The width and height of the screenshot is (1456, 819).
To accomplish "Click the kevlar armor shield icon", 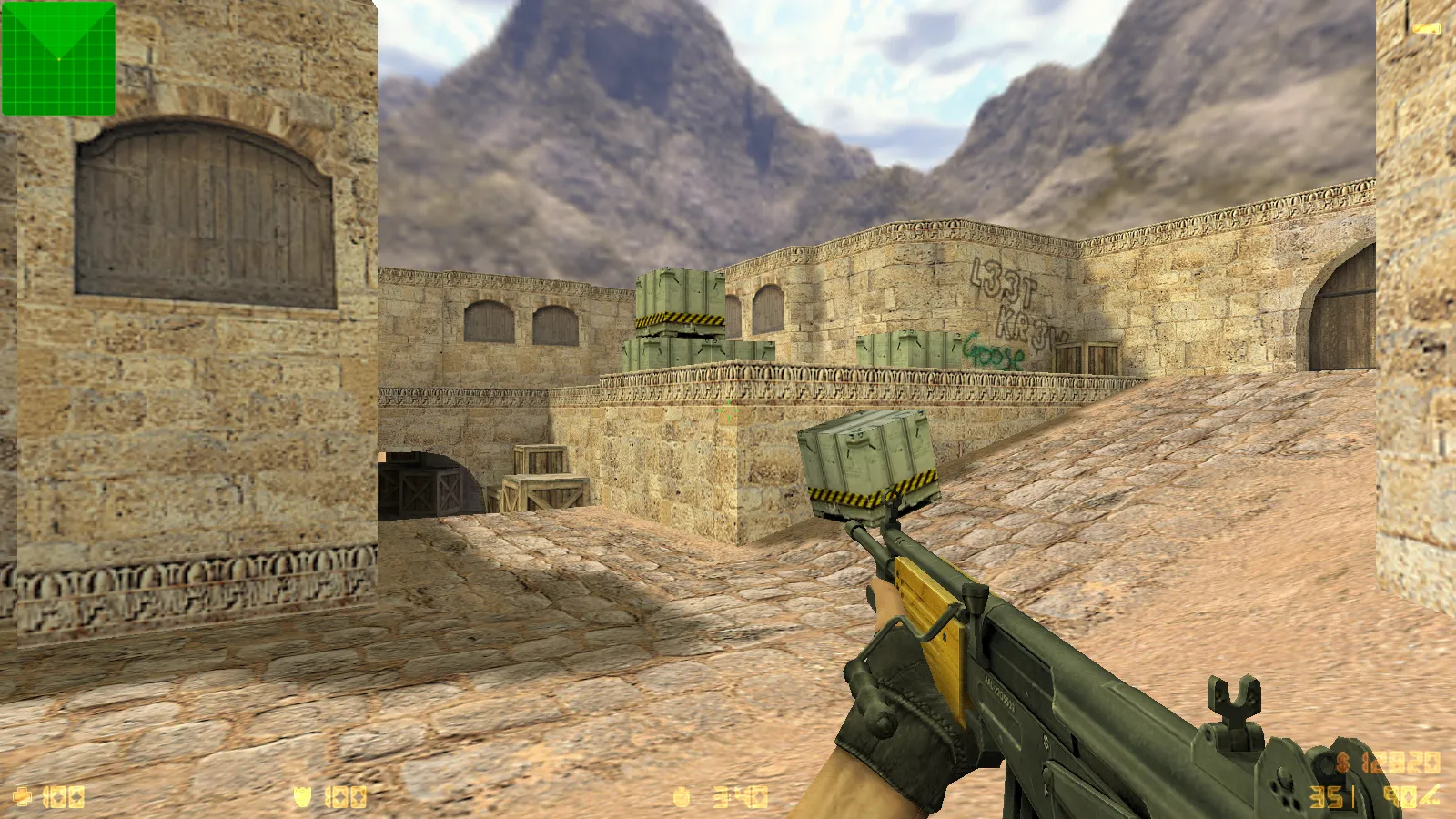I will [x=302, y=798].
